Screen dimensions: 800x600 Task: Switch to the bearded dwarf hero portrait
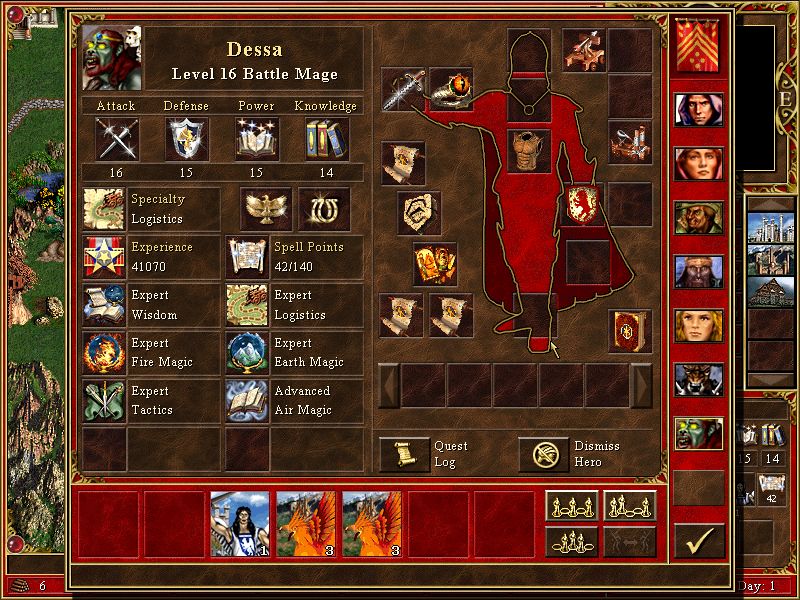coord(699,270)
